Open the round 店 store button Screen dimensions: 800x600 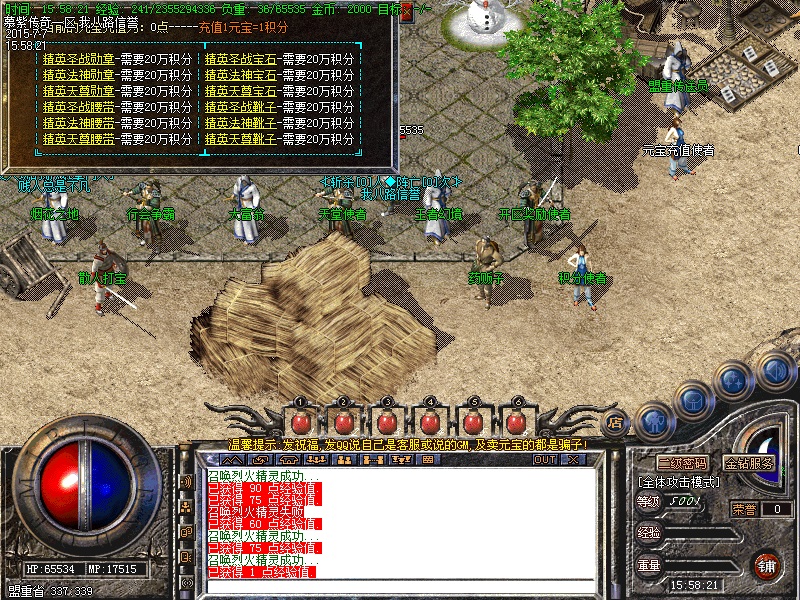(616, 421)
